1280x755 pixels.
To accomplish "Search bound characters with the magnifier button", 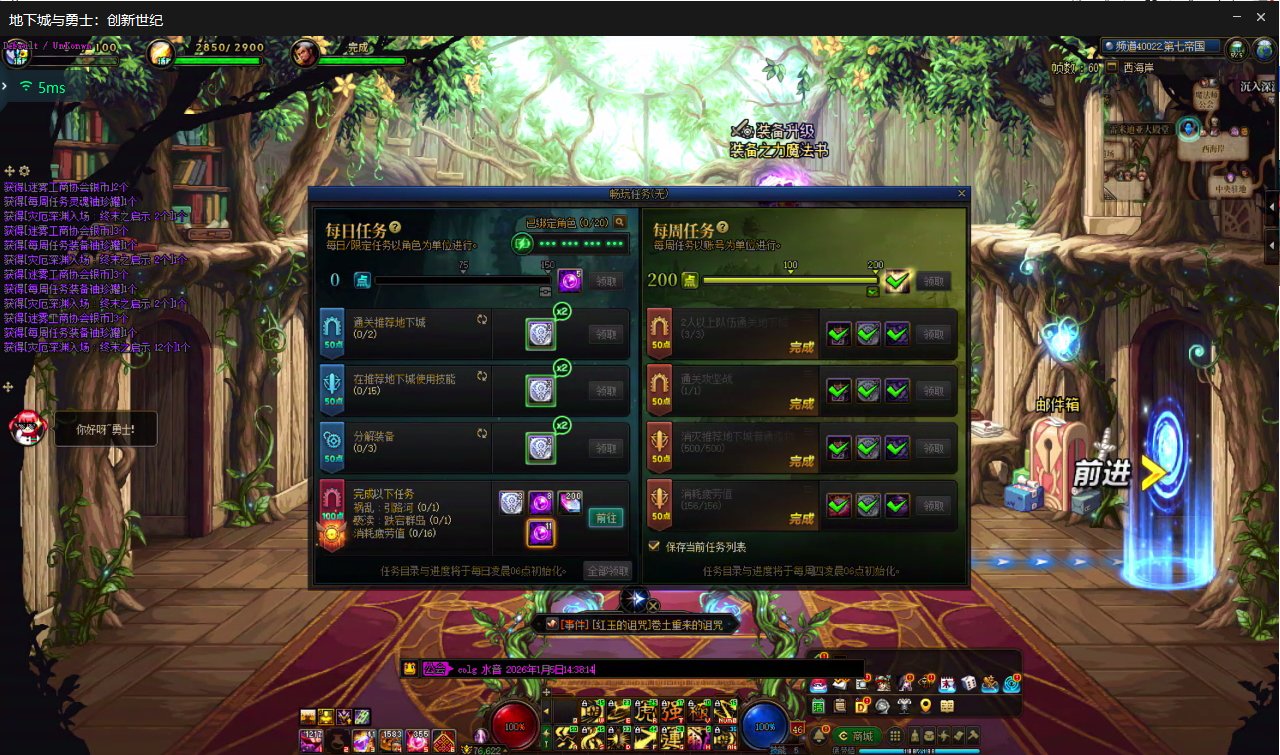I will pos(620,222).
